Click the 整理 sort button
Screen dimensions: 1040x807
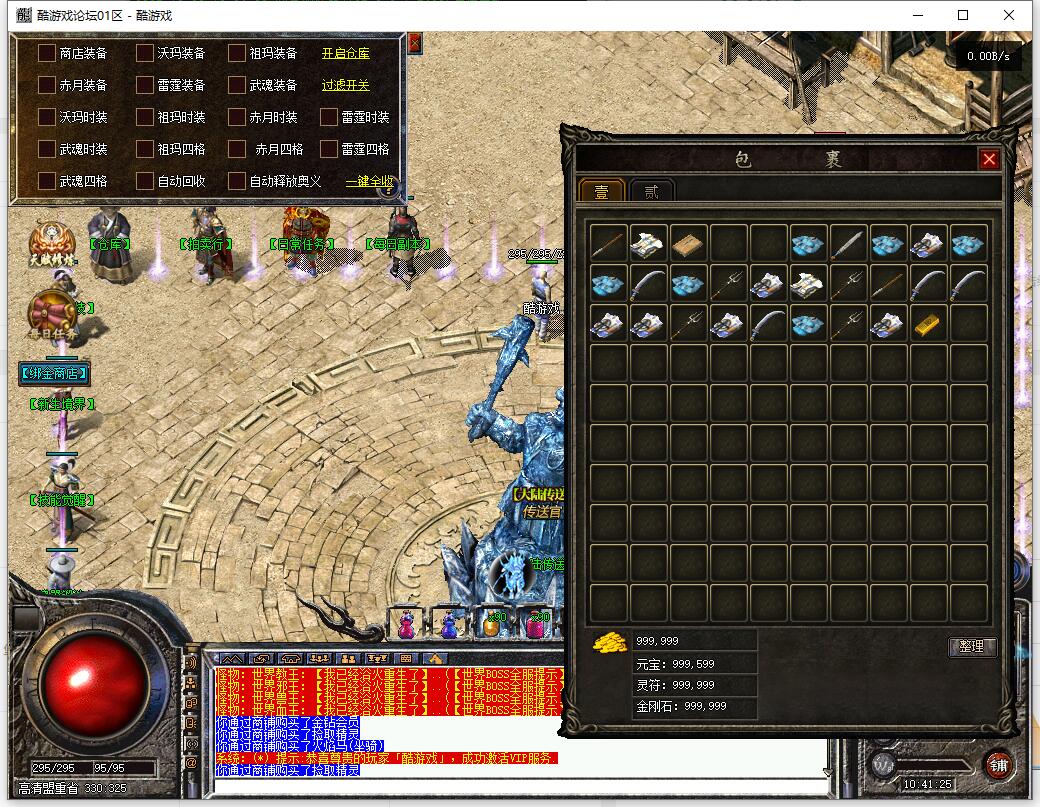(972, 647)
